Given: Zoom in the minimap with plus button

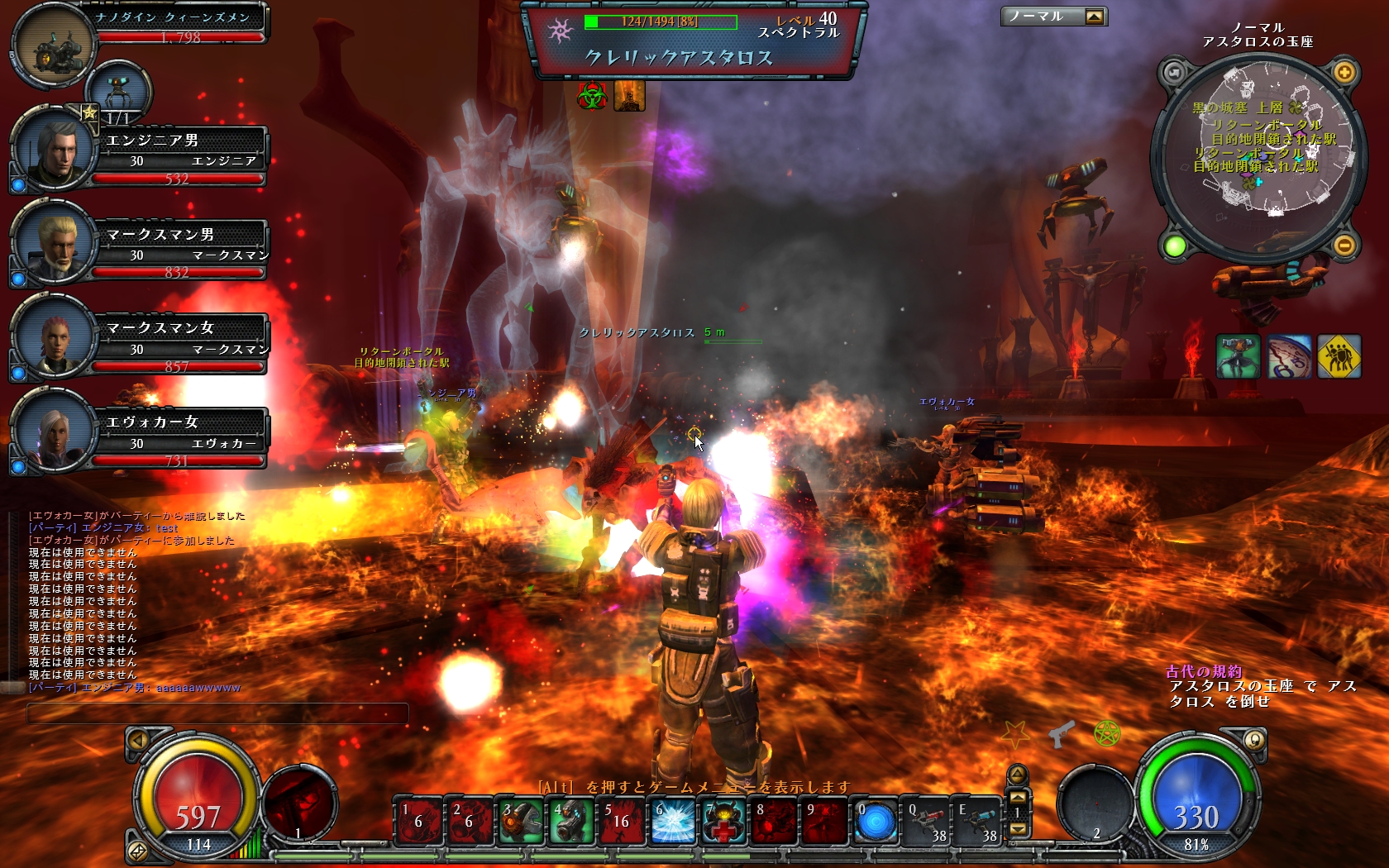Looking at the screenshot, I should 1344,73.
